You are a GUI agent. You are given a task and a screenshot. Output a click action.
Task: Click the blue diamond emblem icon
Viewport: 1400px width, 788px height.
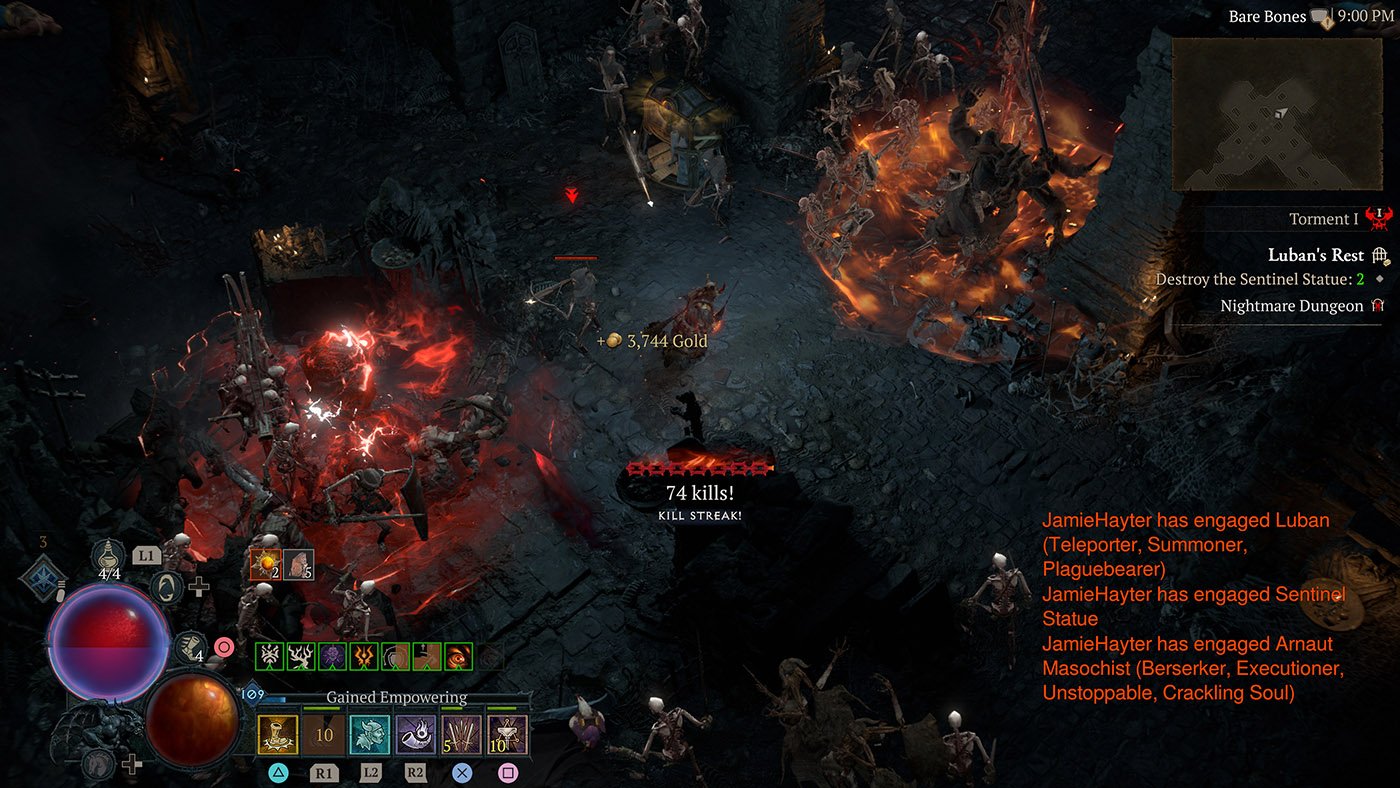[43, 577]
